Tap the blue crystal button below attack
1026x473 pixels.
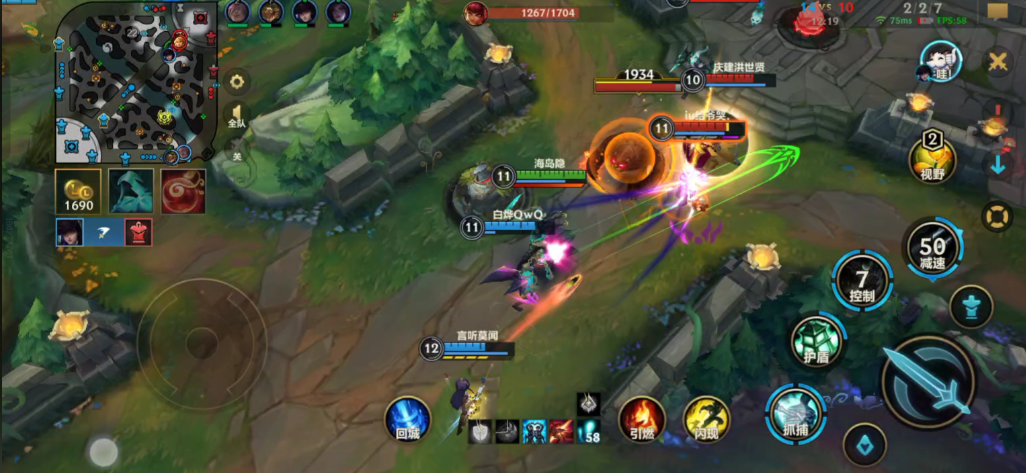click(864, 444)
